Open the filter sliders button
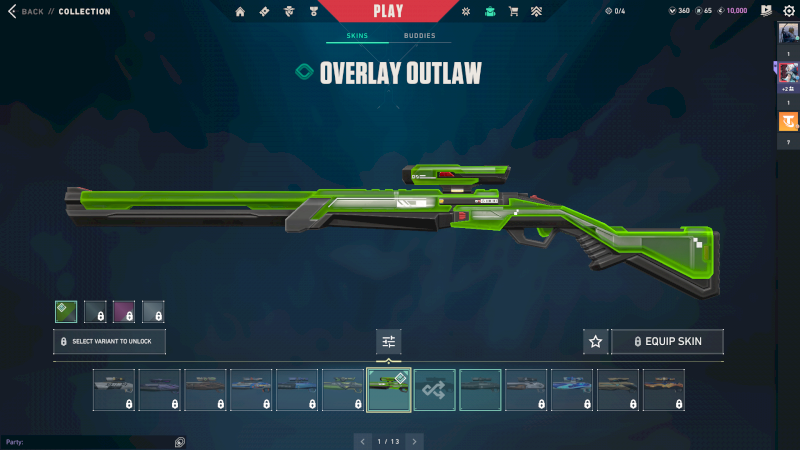The width and height of the screenshot is (800, 450). click(x=389, y=342)
